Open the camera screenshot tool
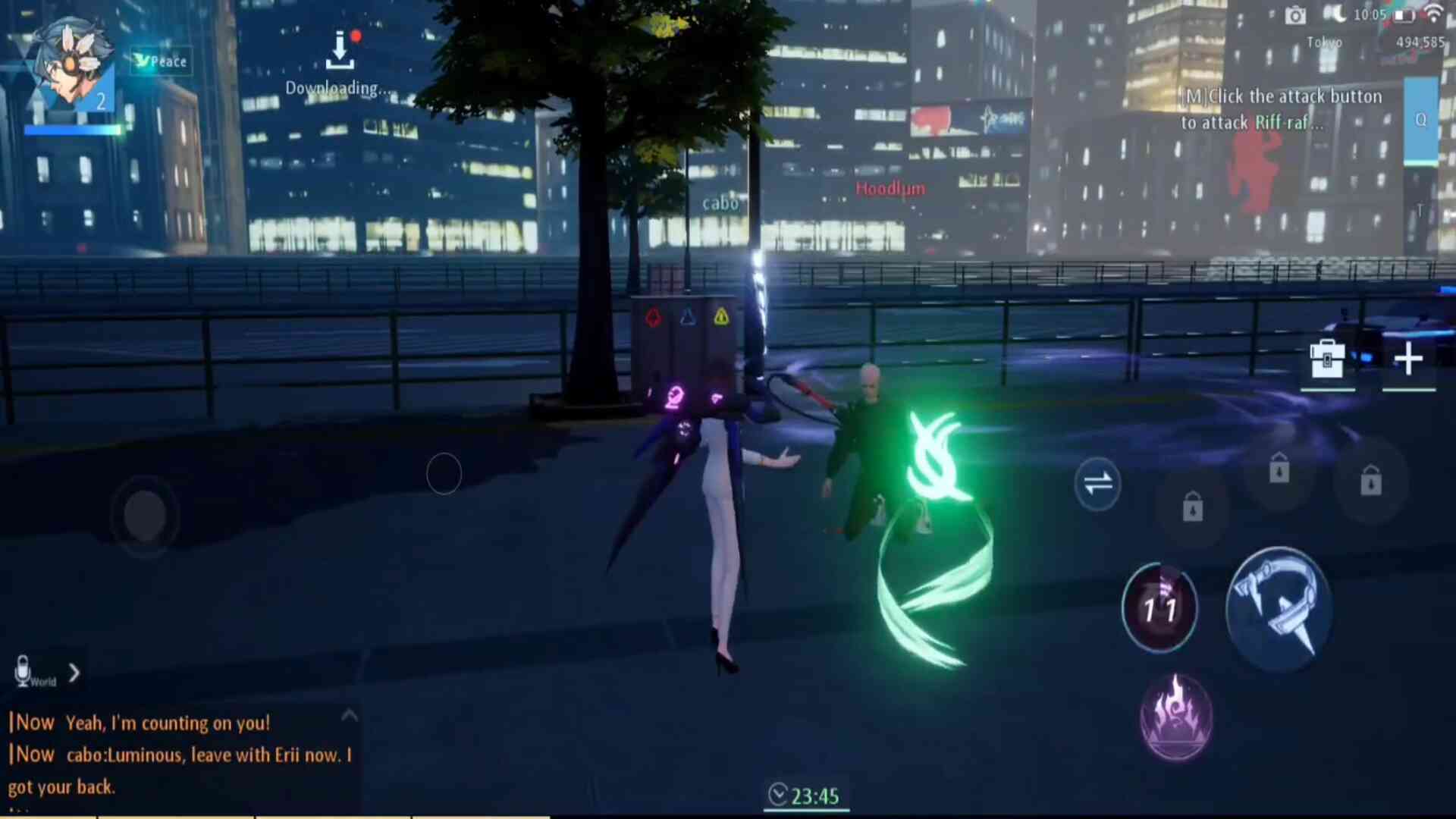 coord(1295,16)
